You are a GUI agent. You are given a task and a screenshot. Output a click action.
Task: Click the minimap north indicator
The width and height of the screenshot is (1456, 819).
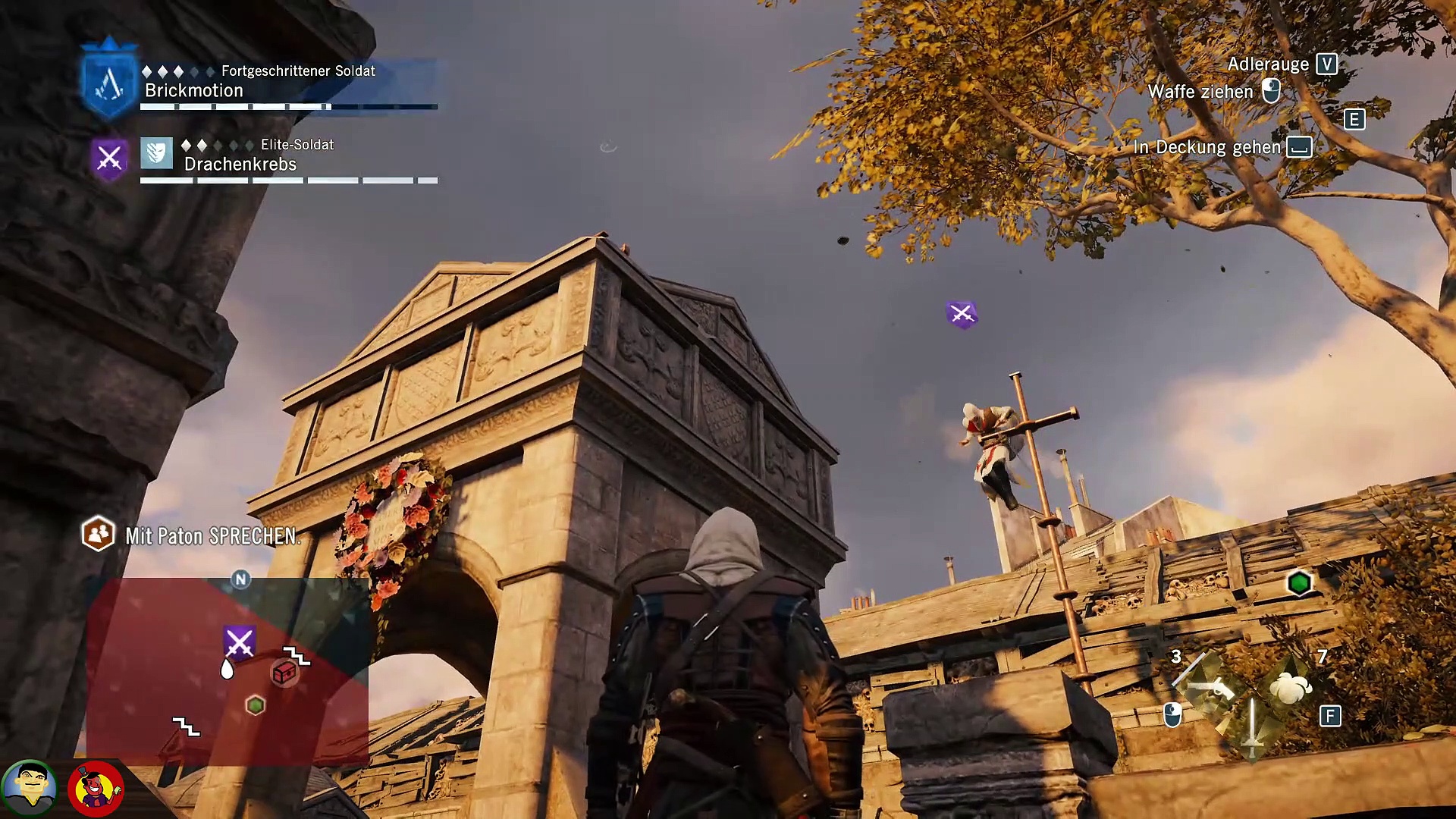tap(240, 580)
